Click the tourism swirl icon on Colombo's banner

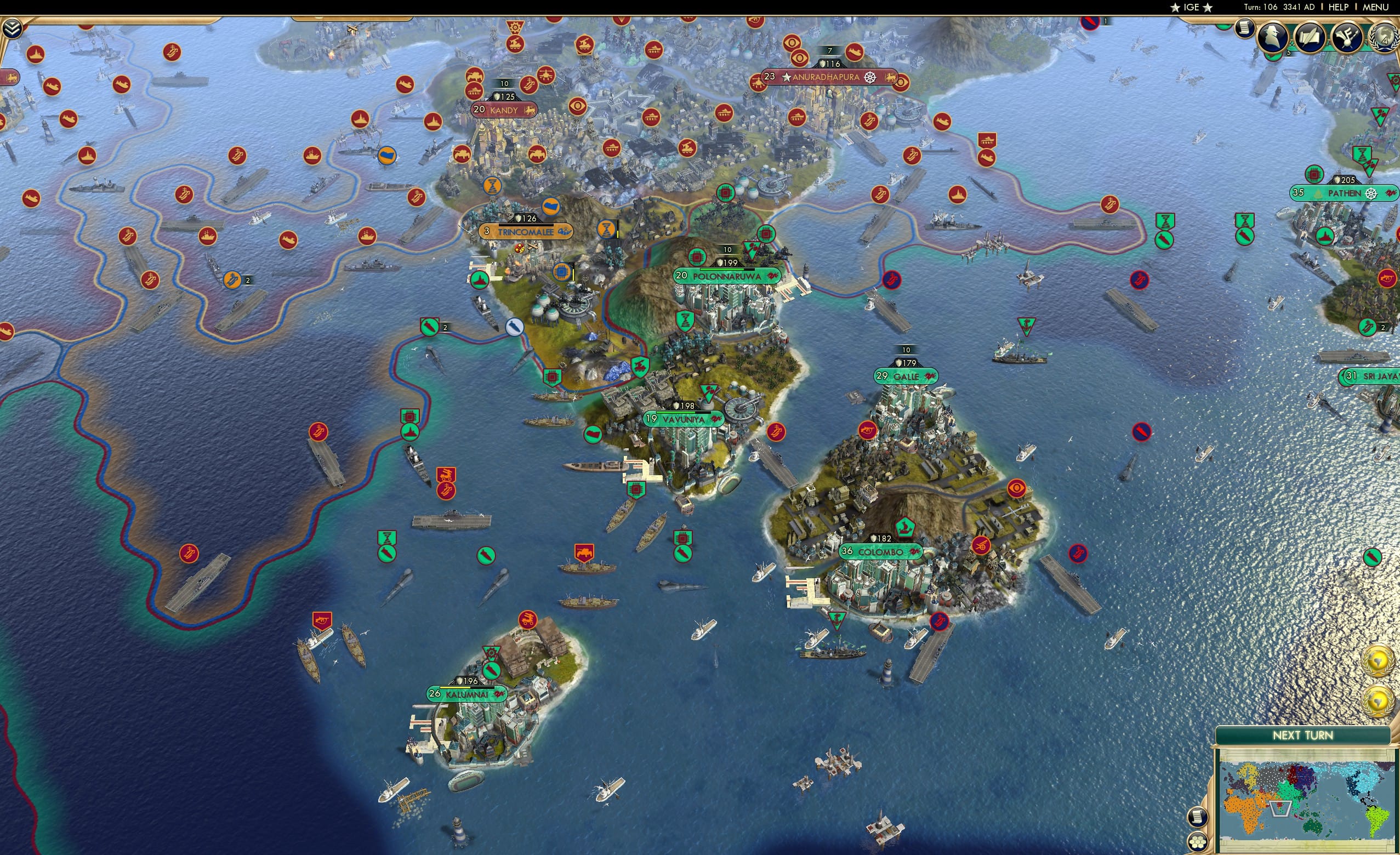[913, 553]
